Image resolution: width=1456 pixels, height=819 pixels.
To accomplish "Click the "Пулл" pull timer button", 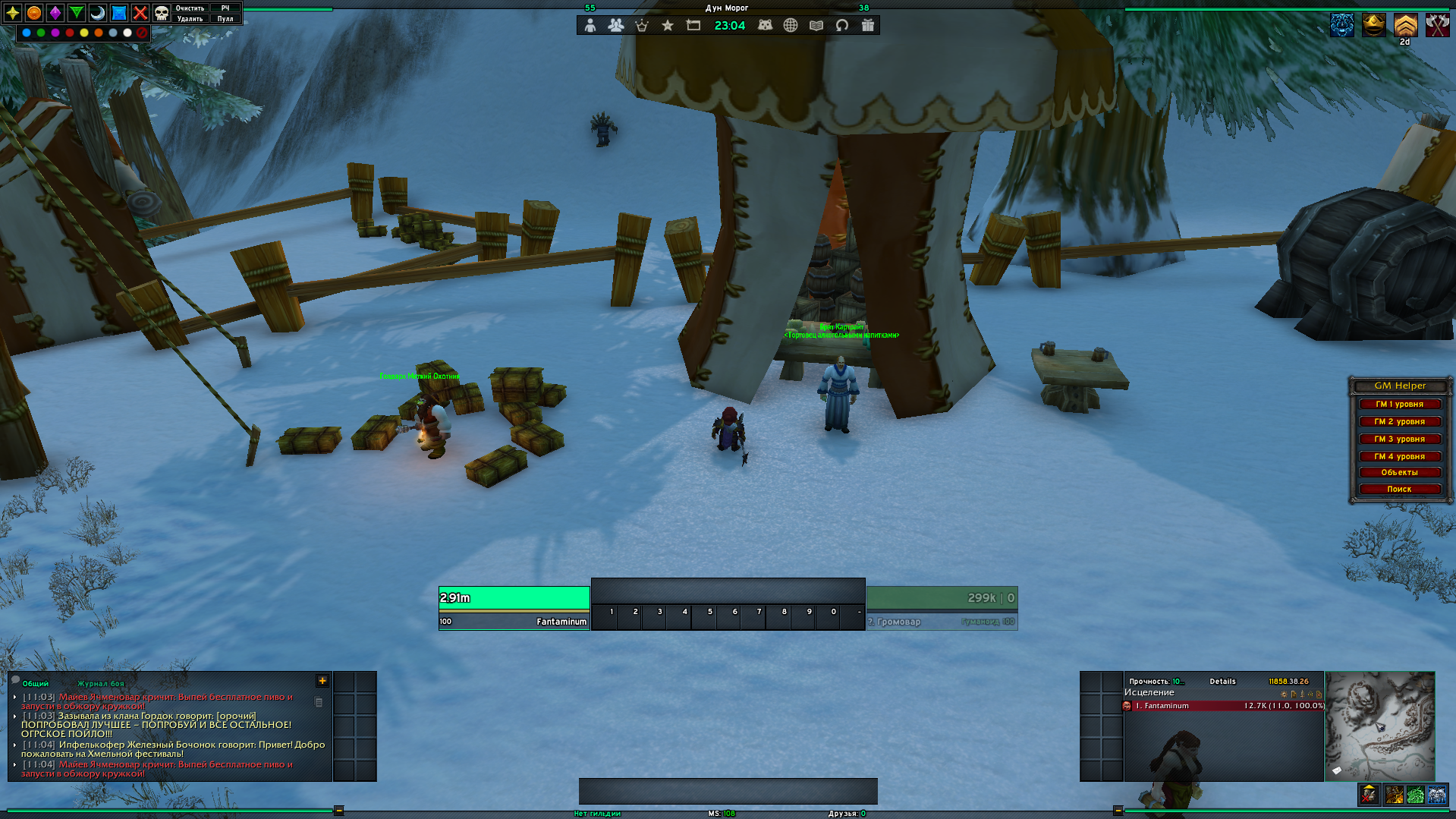I will [225, 19].
